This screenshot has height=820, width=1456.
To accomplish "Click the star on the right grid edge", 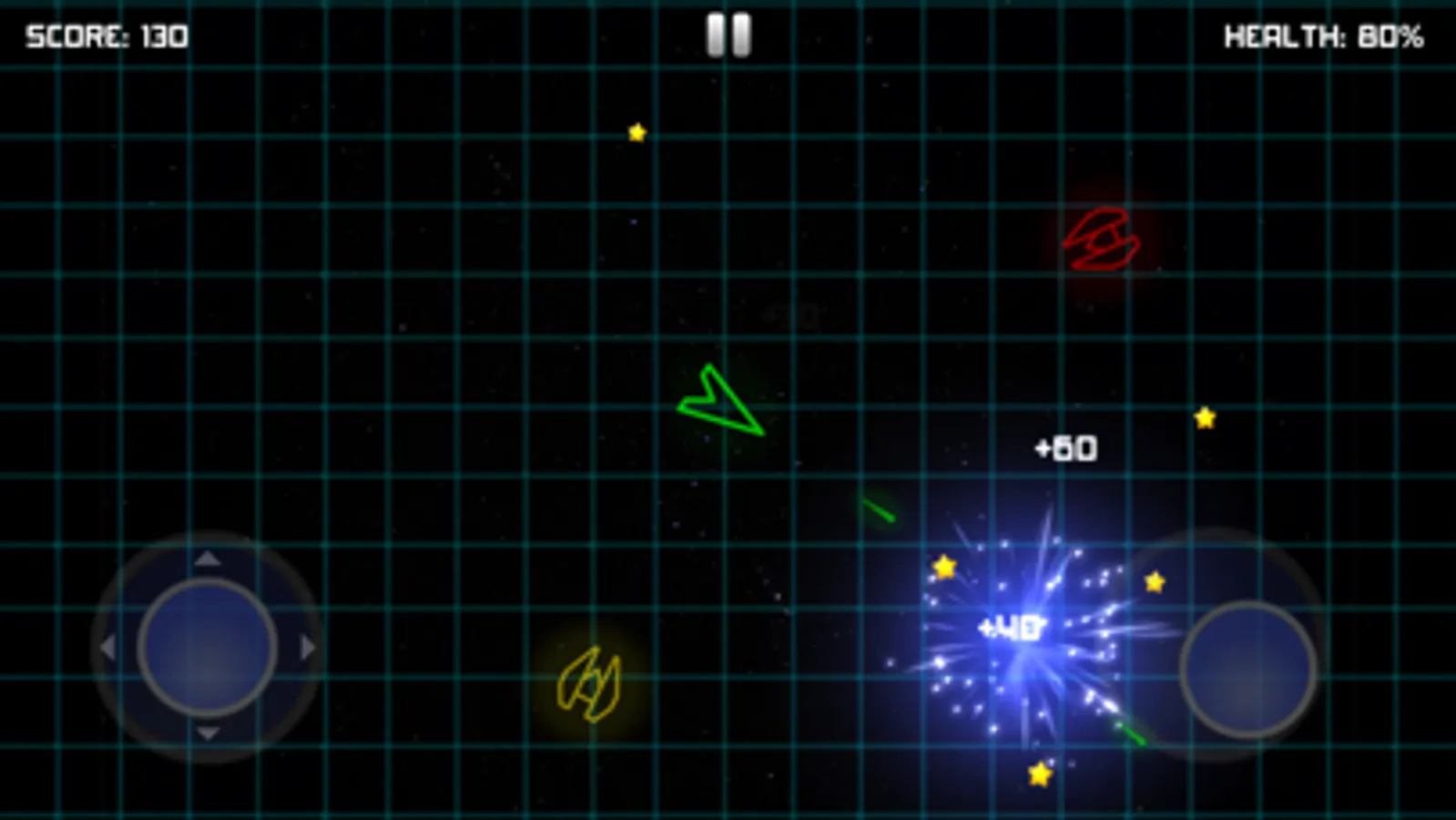I will click(x=1204, y=417).
